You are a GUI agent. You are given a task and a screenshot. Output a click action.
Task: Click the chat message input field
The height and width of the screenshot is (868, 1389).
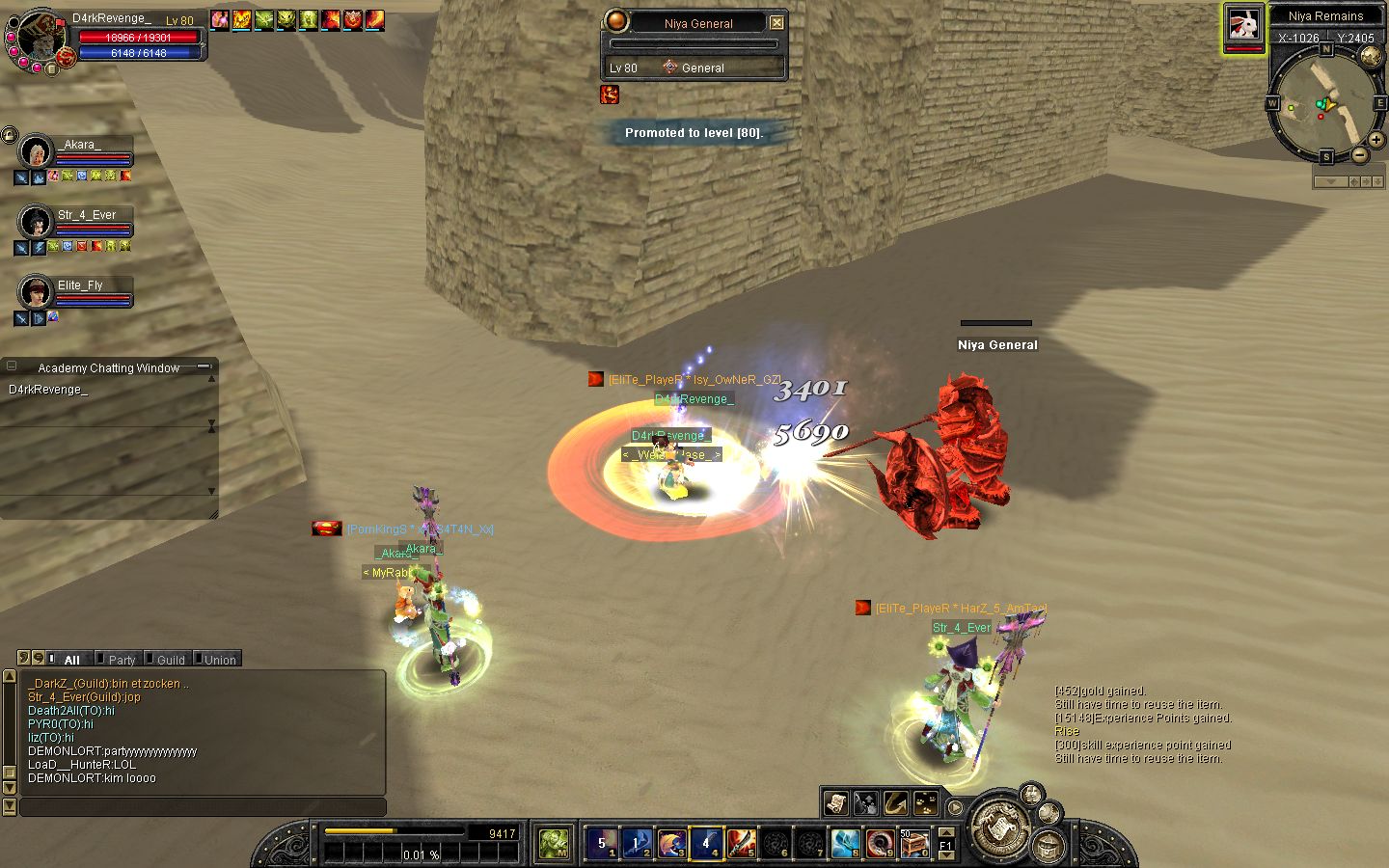point(203,806)
